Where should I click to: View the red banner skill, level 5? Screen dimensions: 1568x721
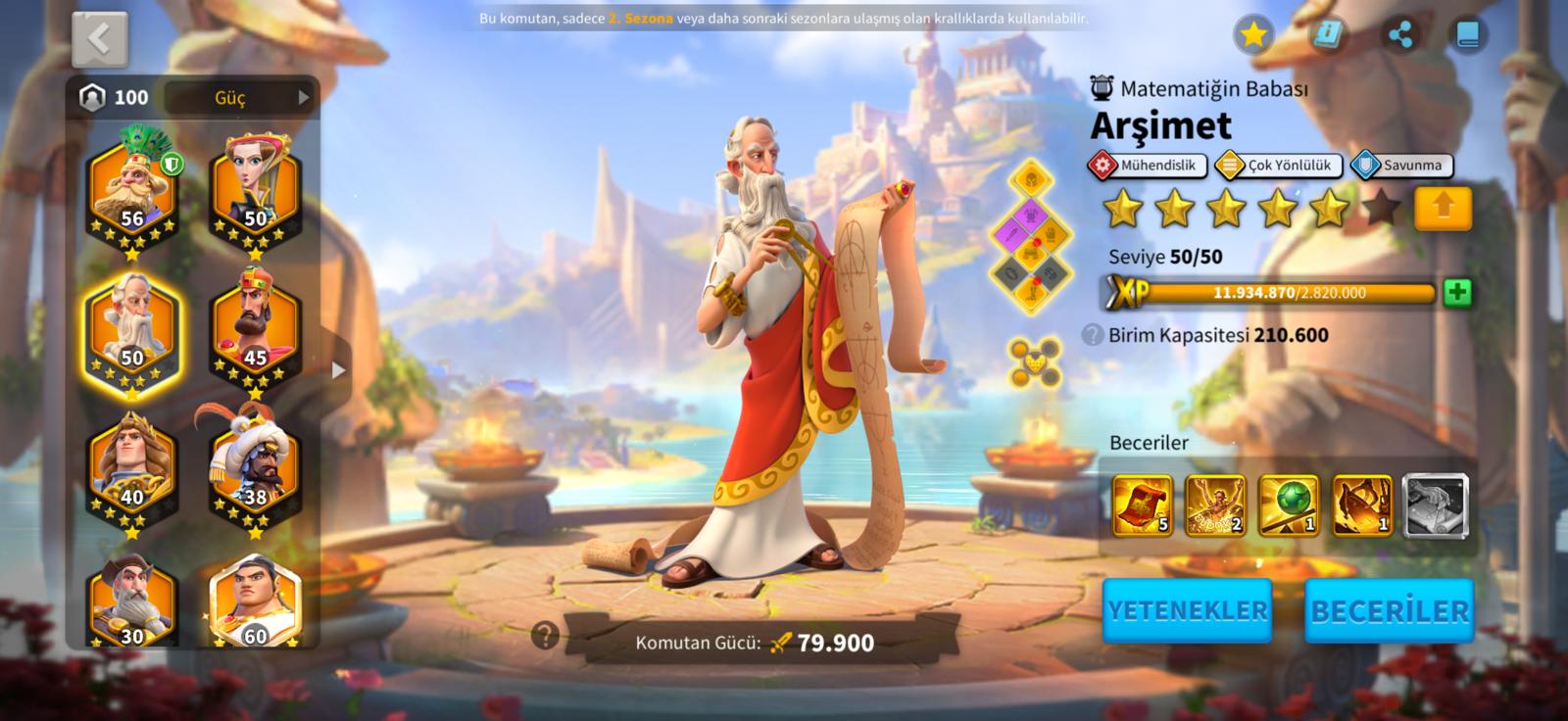(1143, 505)
